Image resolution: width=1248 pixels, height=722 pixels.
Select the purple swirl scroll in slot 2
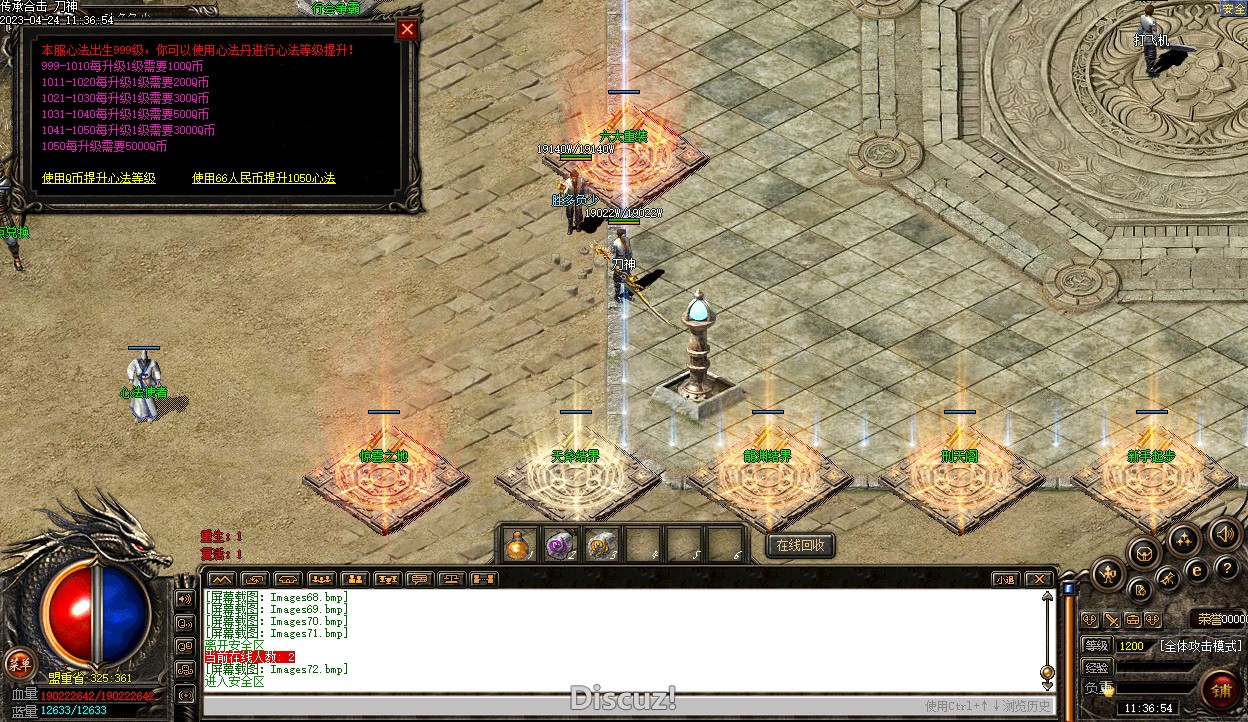click(559, 545)
